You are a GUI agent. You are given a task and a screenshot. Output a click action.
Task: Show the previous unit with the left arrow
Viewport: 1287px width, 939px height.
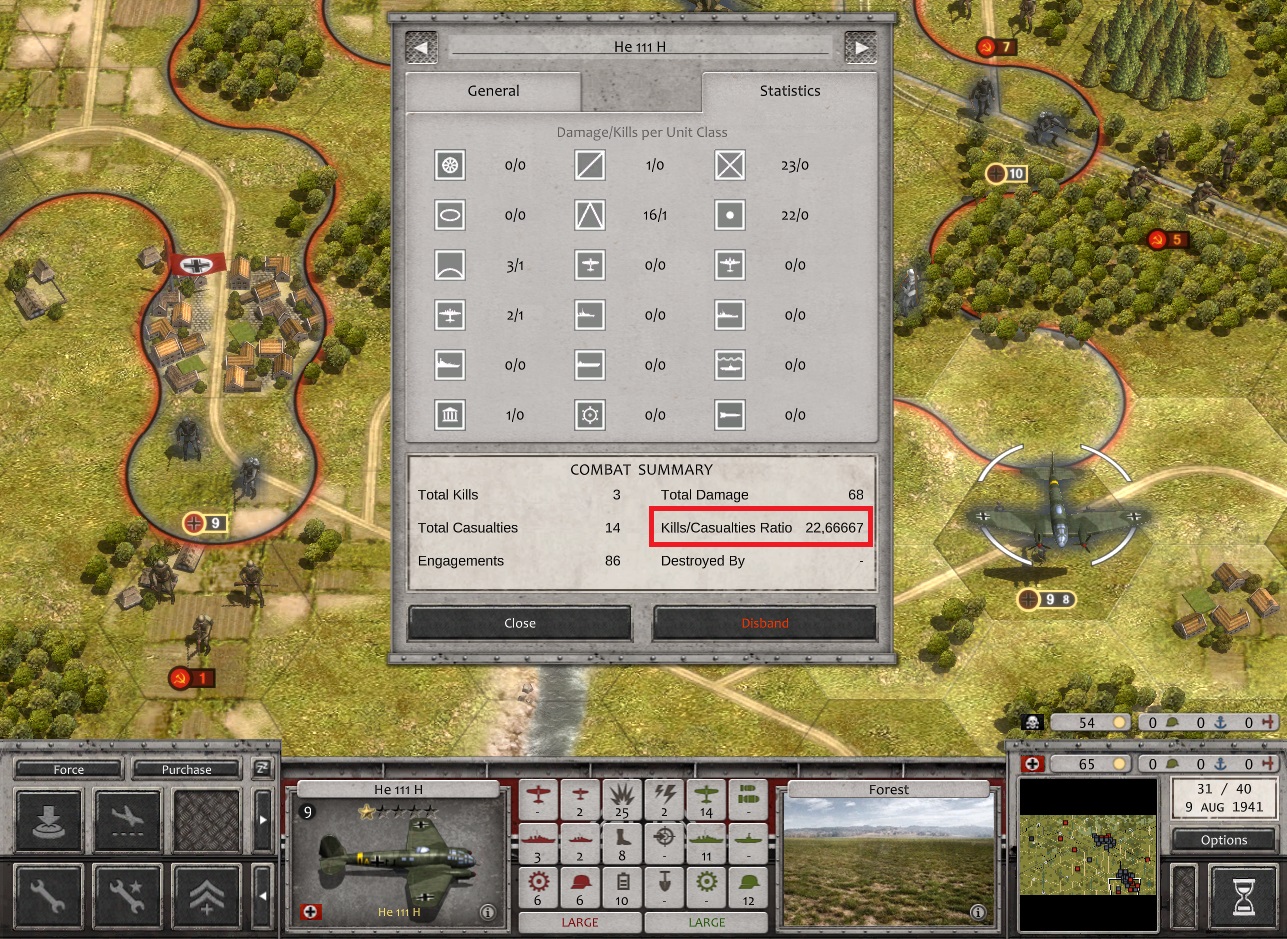[x=421, y=47]
